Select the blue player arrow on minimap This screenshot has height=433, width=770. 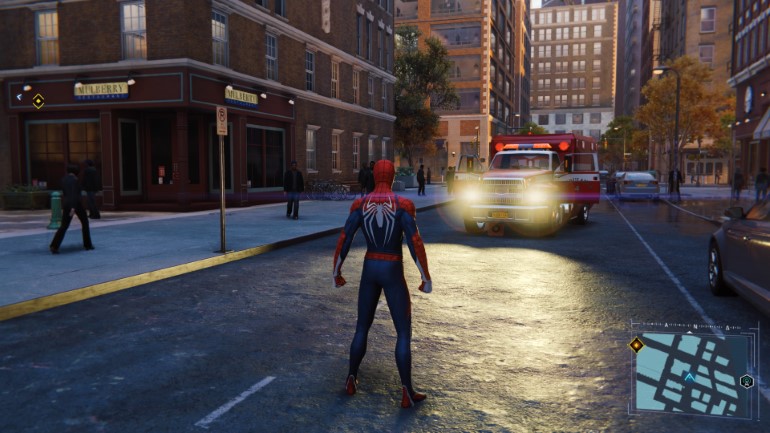688,378
